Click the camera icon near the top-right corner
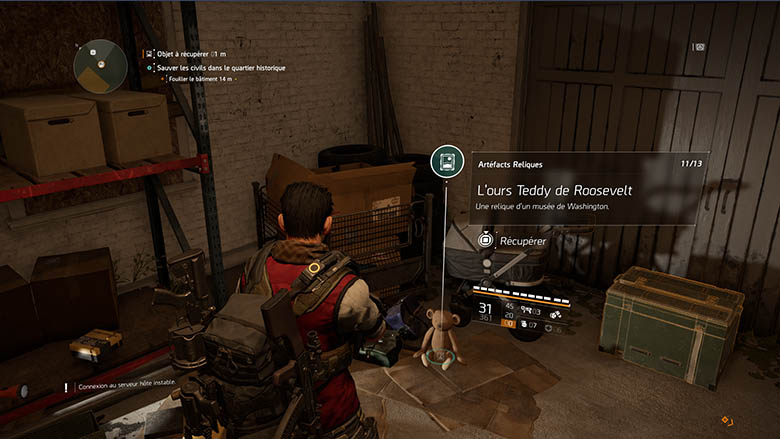The width and height of the screenshot is (780, 439). click(700, 46)
